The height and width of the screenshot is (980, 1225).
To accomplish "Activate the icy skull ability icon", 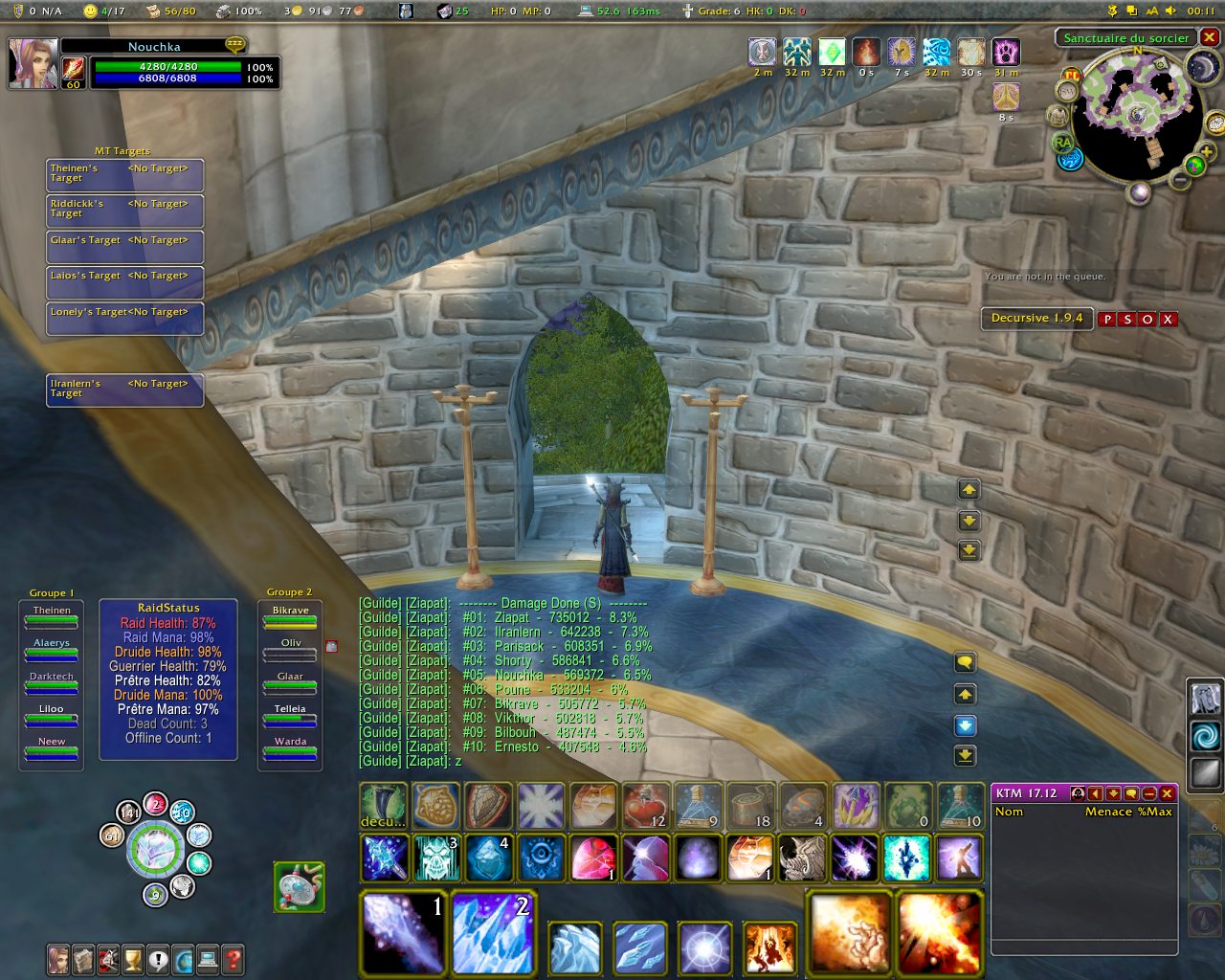I will 436,857.
